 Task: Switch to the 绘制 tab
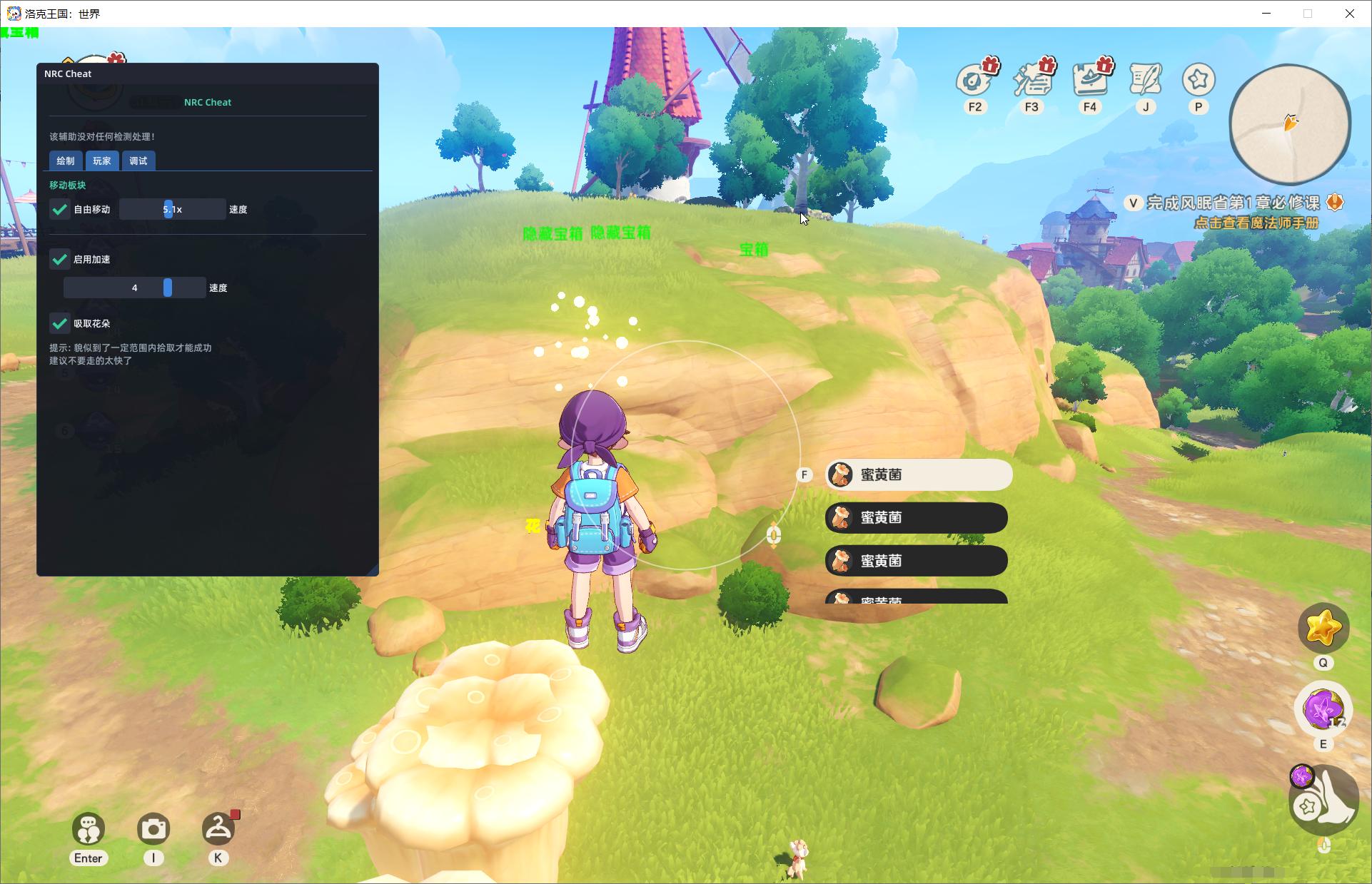pyautogui.click(x=66, y=161)
